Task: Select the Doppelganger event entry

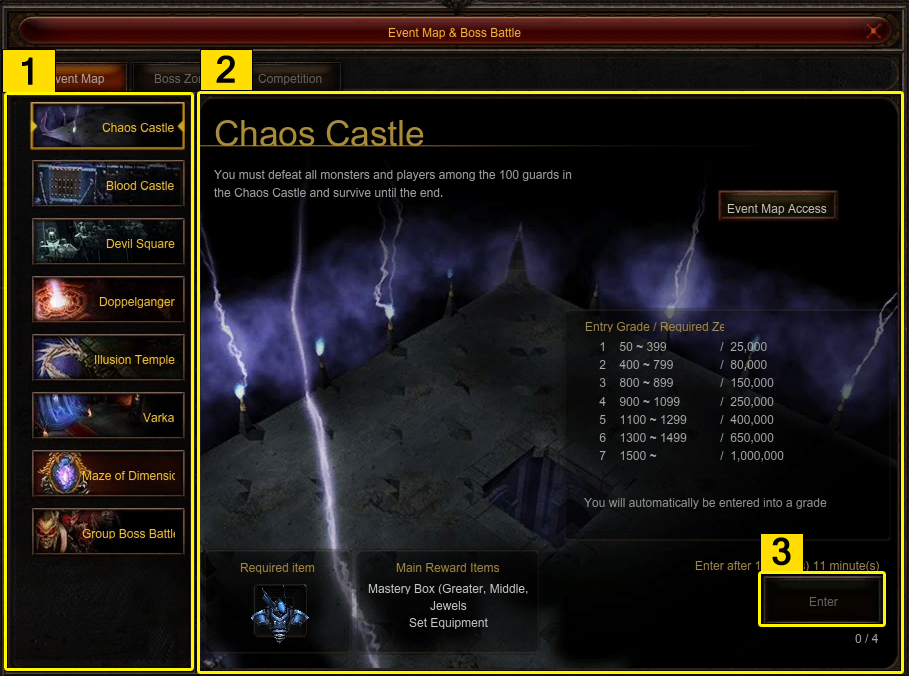Action: point(108,301)
